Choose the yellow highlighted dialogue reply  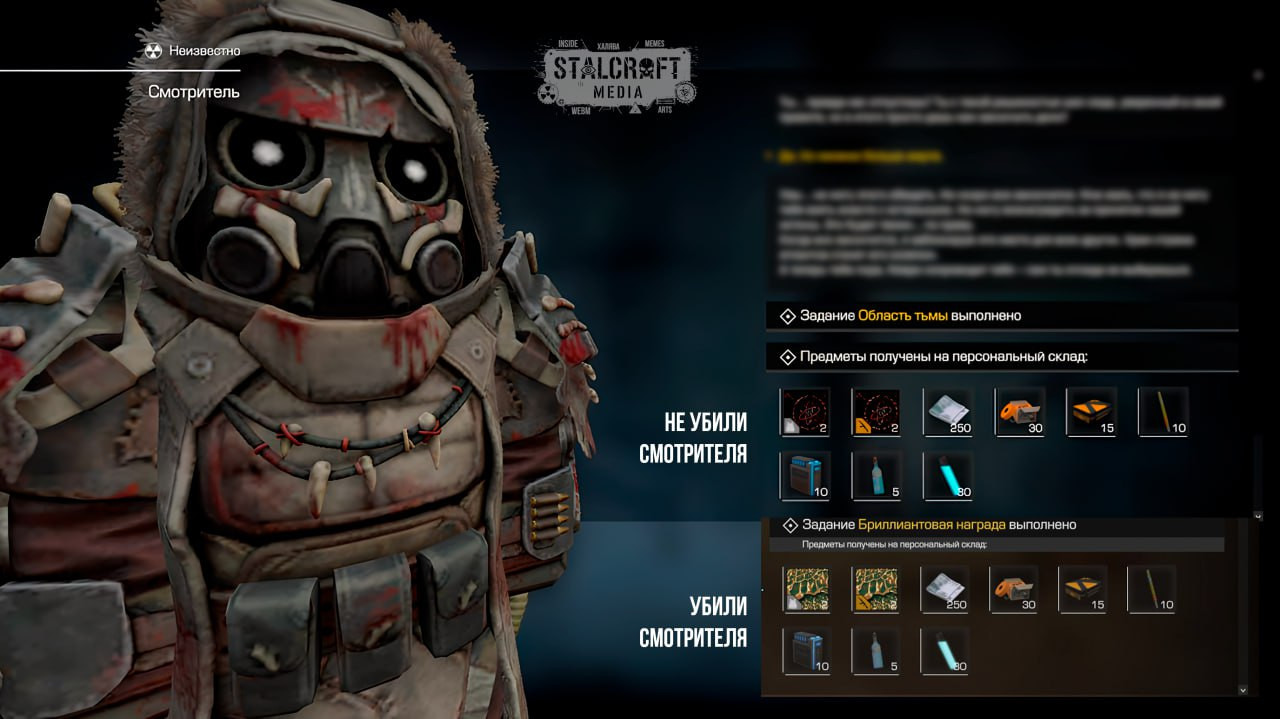click(860, 156)
